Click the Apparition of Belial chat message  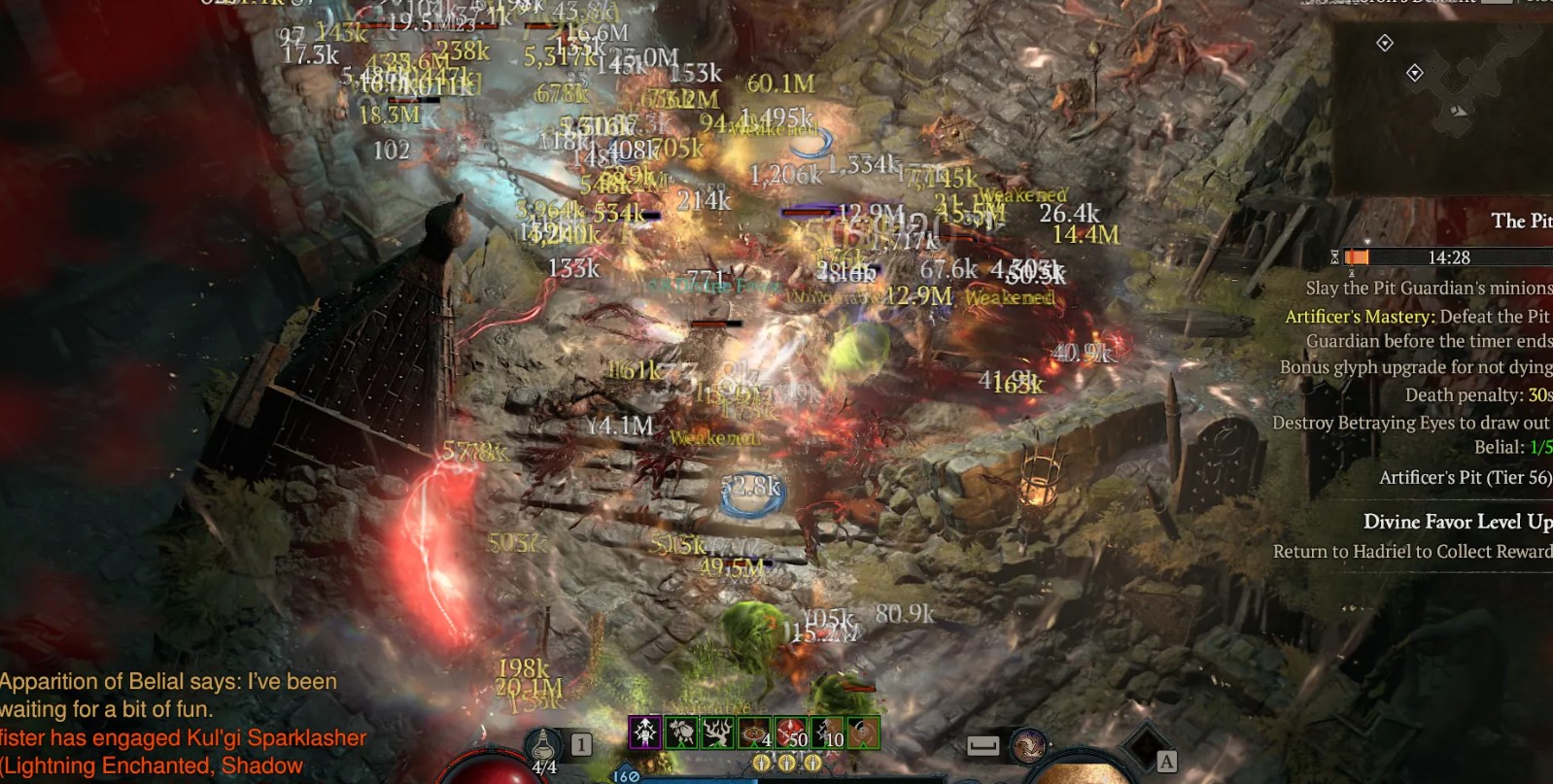[x=169, y=695]
